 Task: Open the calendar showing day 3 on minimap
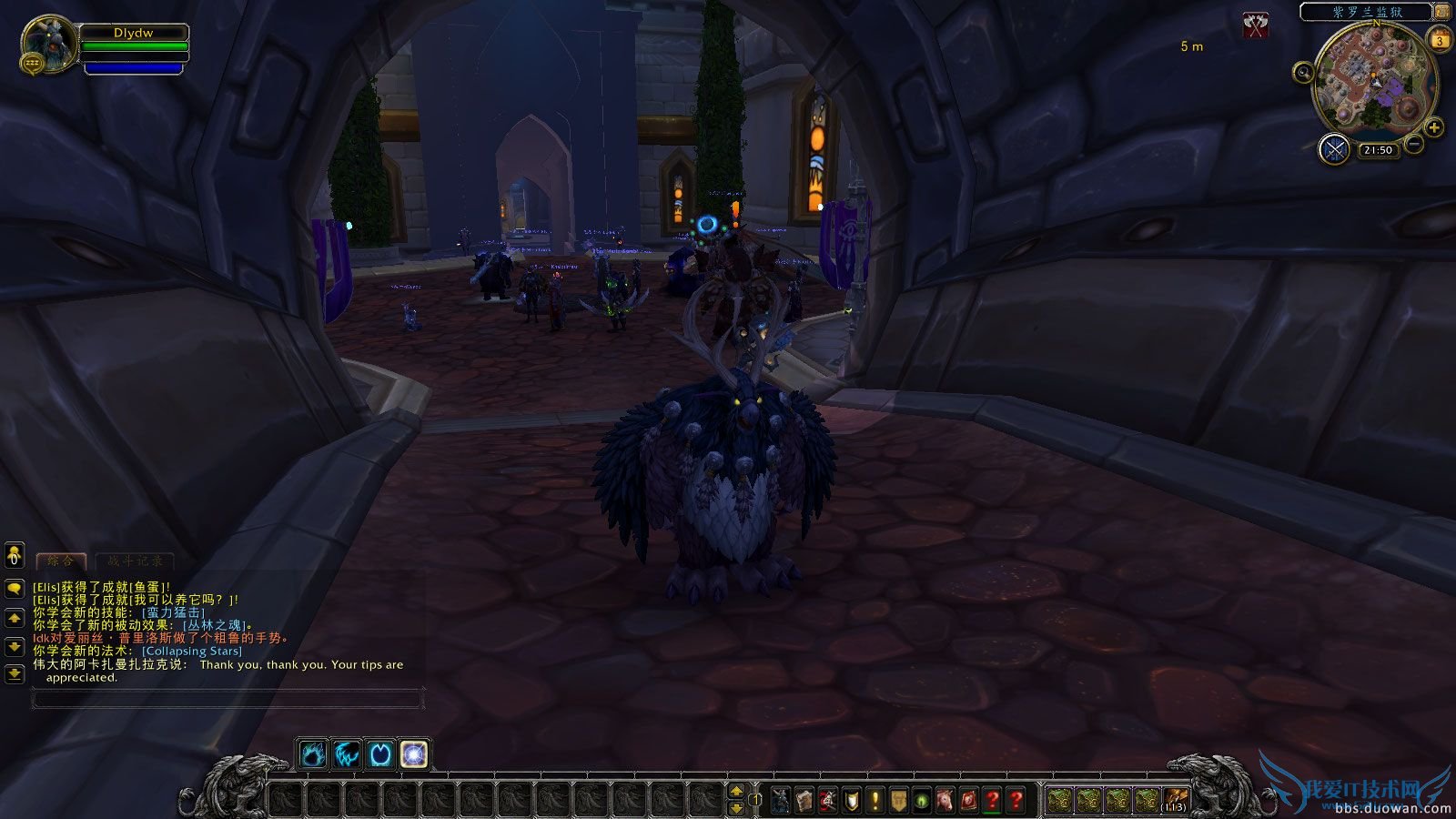pos(1440,40)
